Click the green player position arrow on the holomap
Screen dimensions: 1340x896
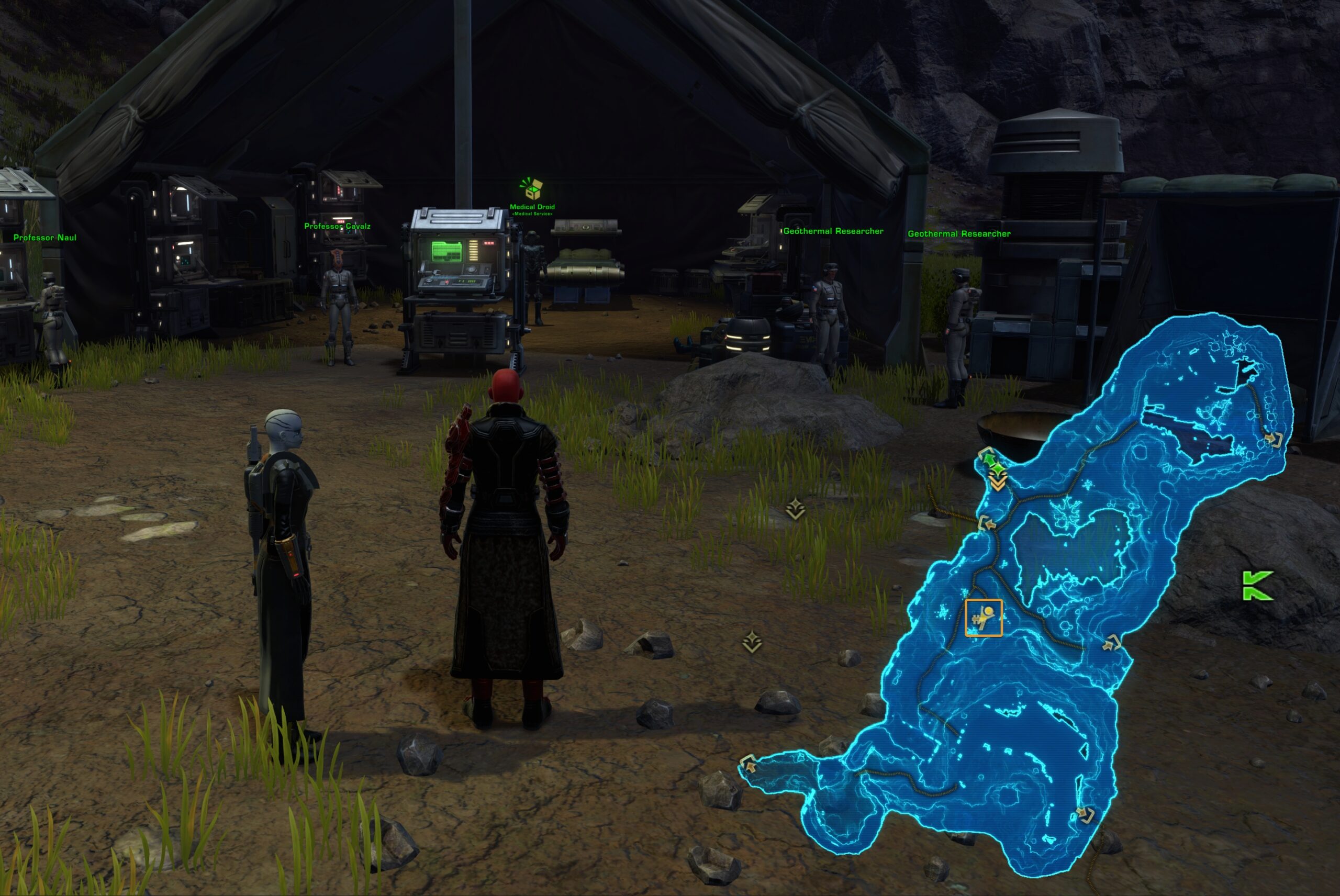click(989, 460)
